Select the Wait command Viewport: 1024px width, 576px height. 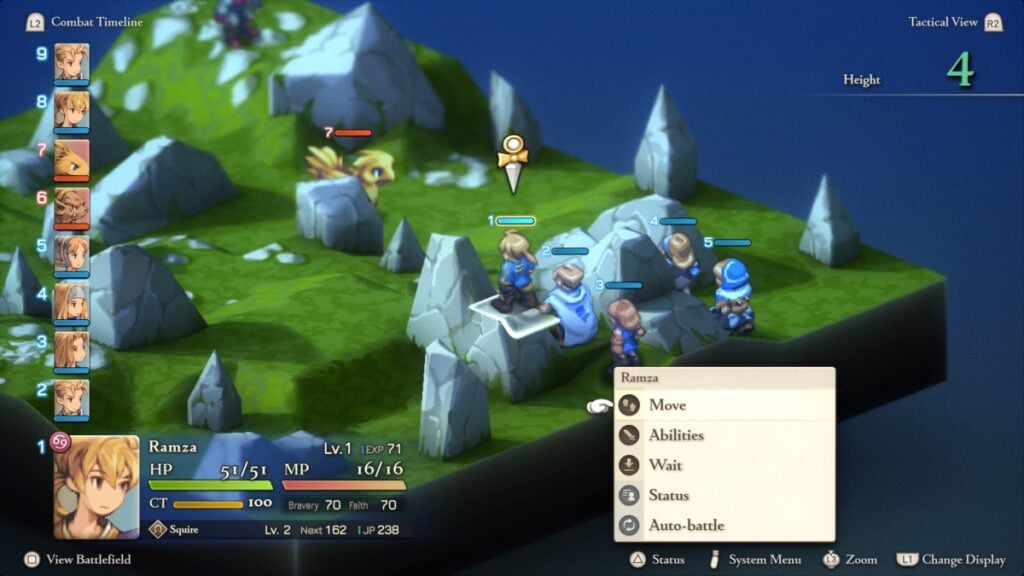point(665,465)
